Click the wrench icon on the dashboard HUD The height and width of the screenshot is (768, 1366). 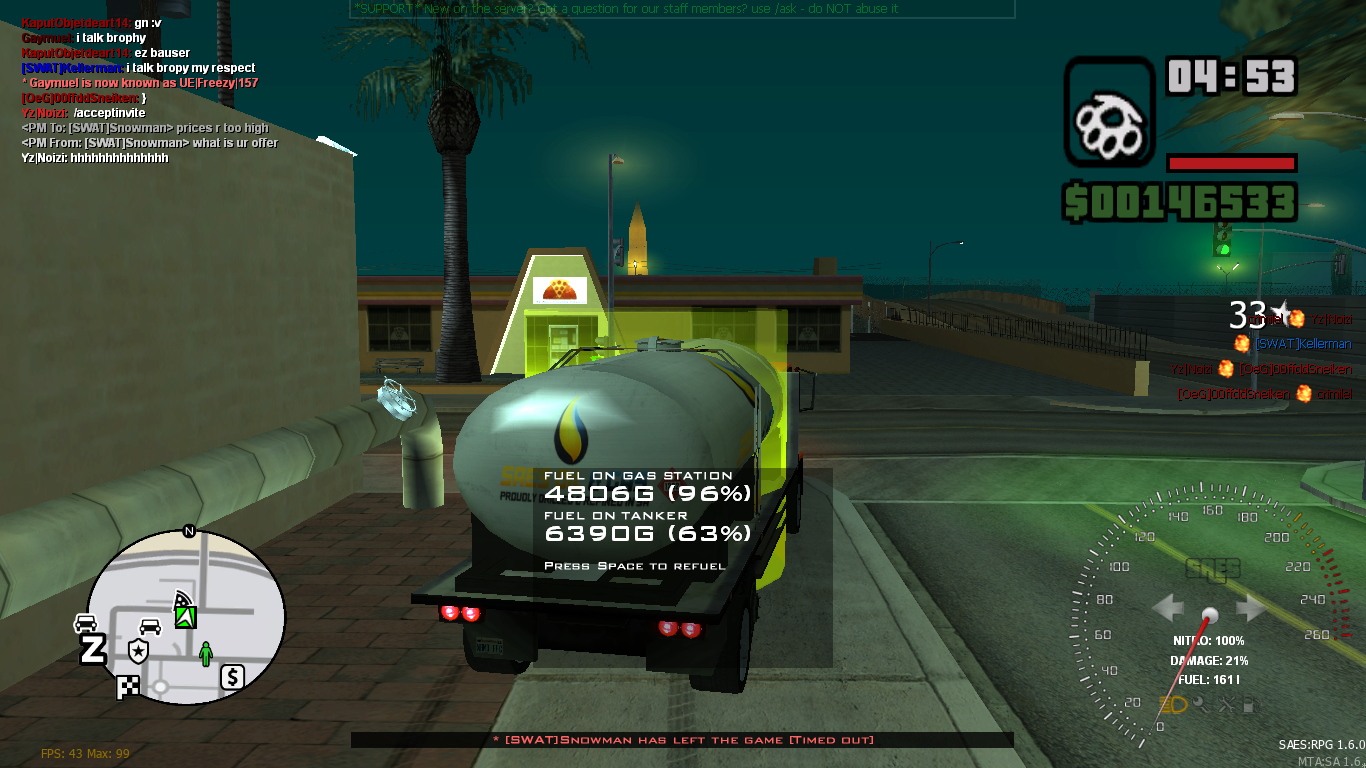pos(1201,703)
